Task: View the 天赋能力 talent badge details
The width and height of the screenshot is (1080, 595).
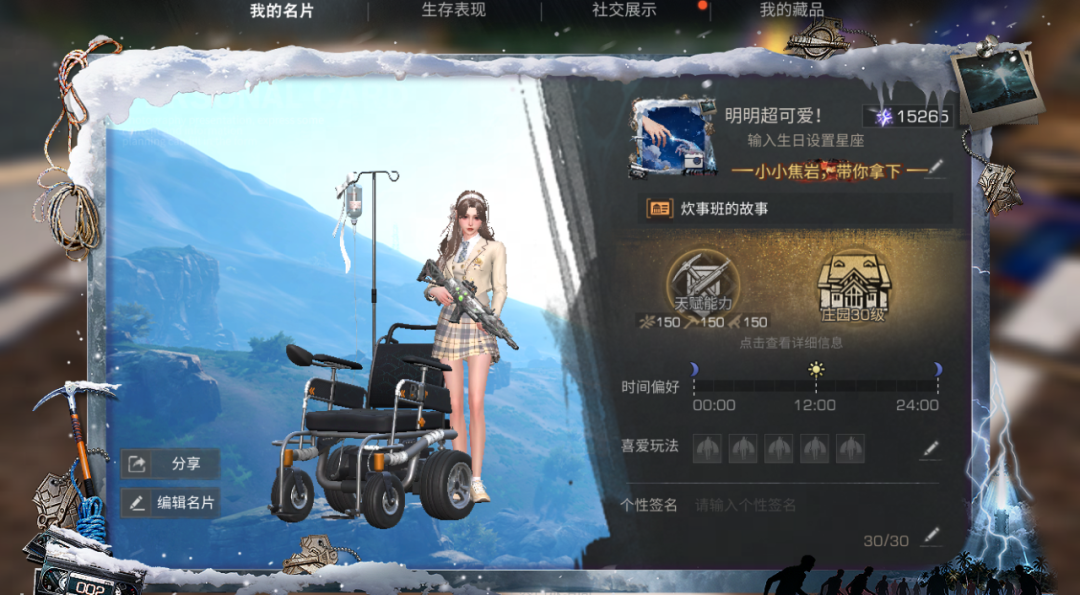Action: pyautogui.click(x=703, y=285)
